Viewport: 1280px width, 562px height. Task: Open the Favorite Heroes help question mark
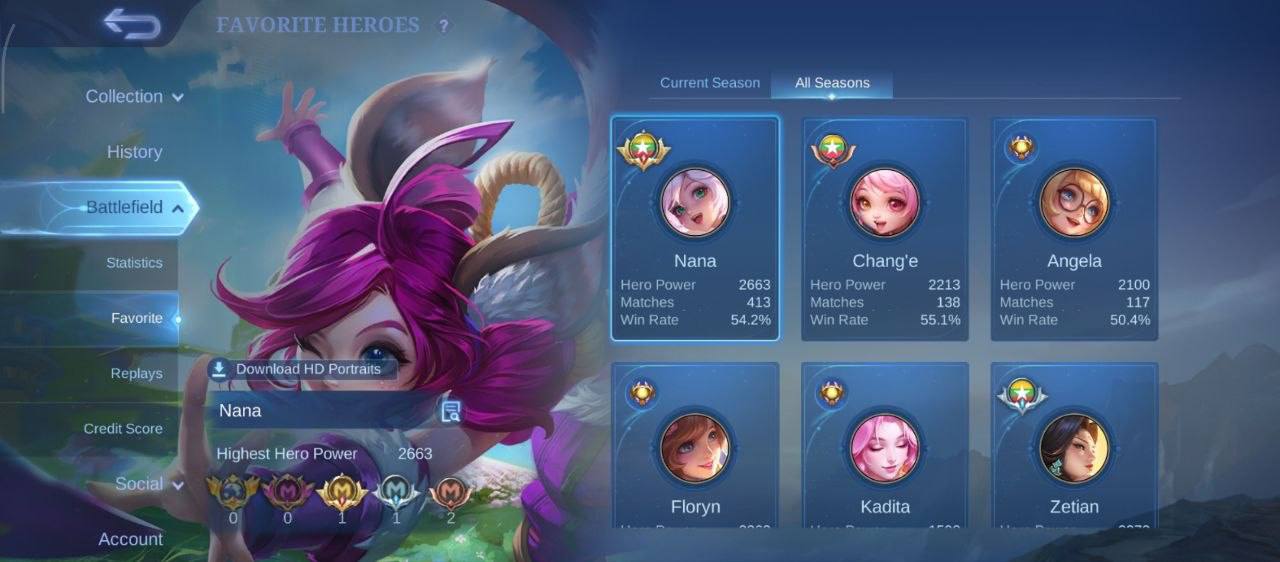tap(444, 26)
